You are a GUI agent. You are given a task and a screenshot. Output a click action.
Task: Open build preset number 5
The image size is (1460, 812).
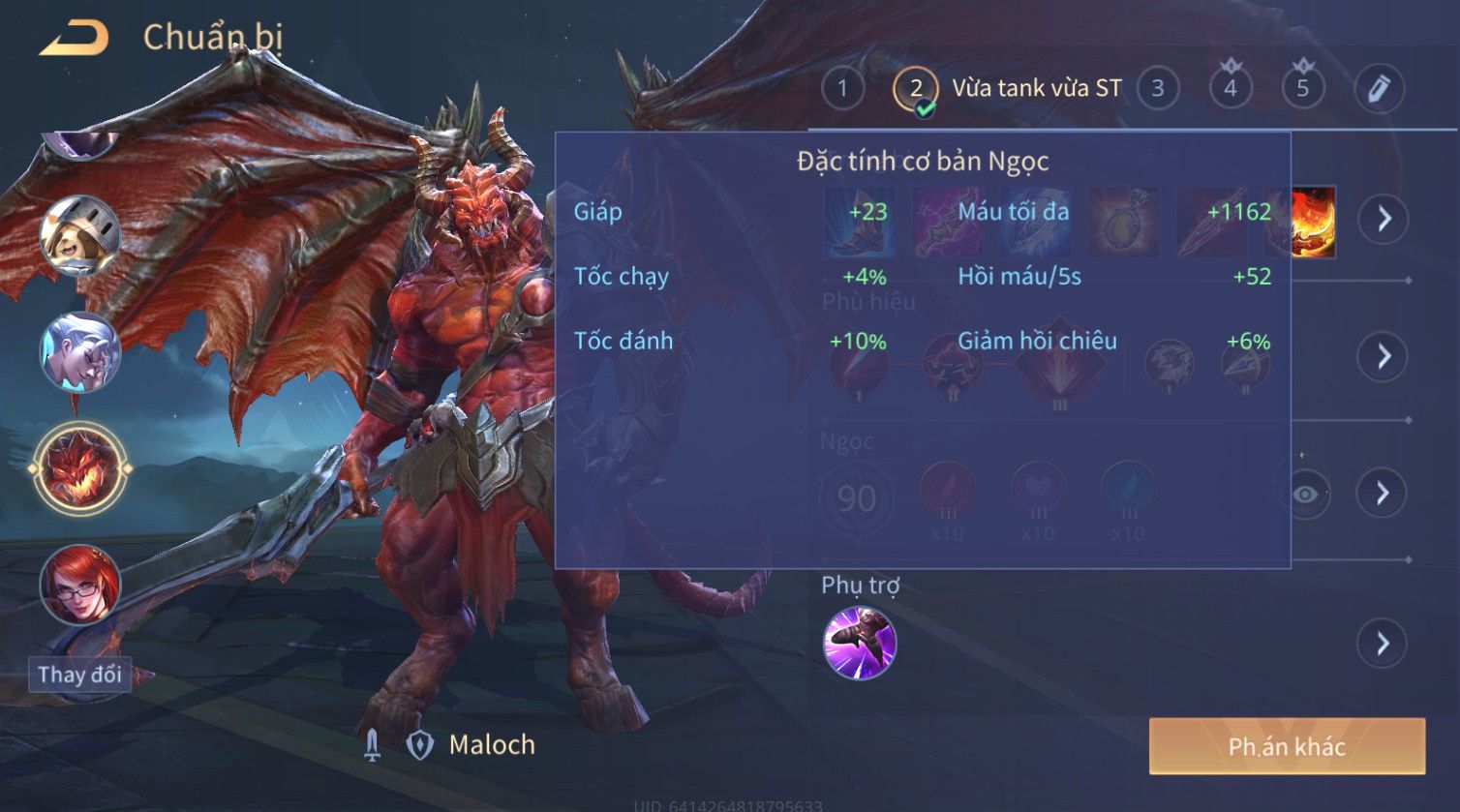(x=1302, y=89)
